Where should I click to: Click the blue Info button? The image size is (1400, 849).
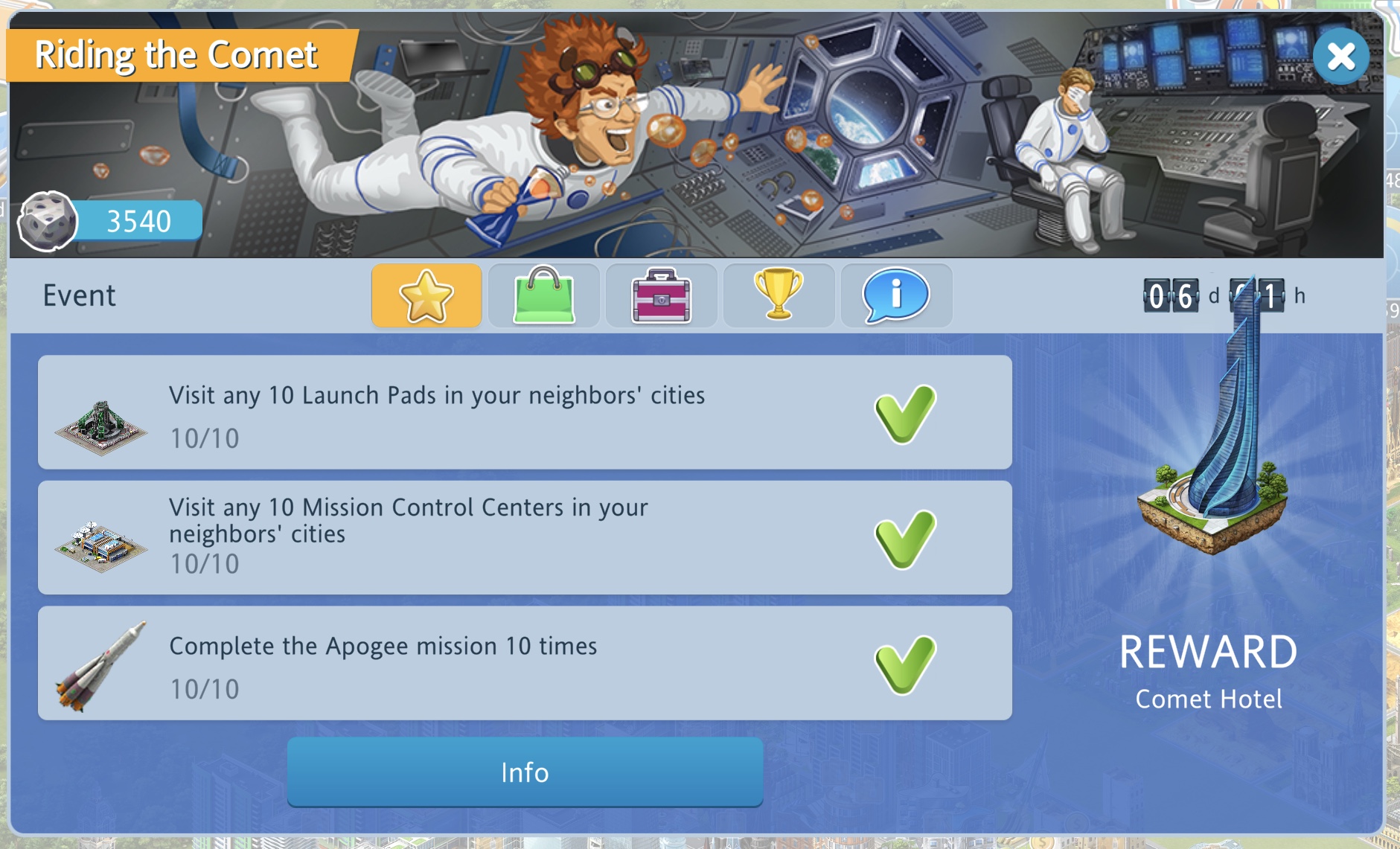tap(525, 772)
